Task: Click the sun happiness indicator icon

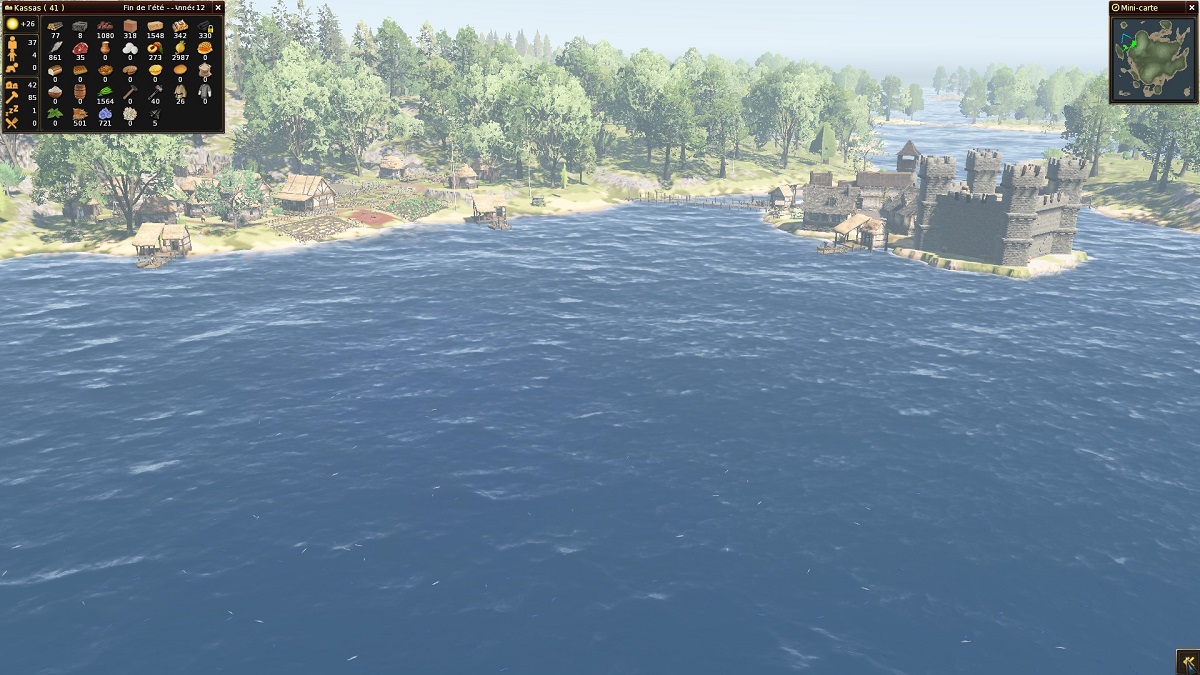Action: click(13, 24)
